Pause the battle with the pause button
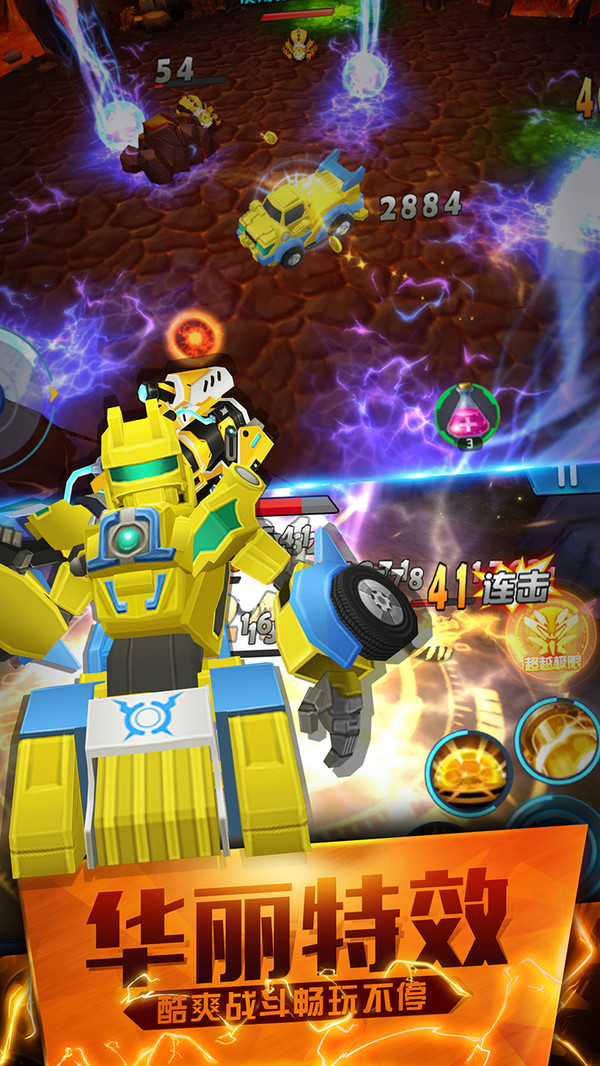The image size is (600, 1066). (567, 477)
